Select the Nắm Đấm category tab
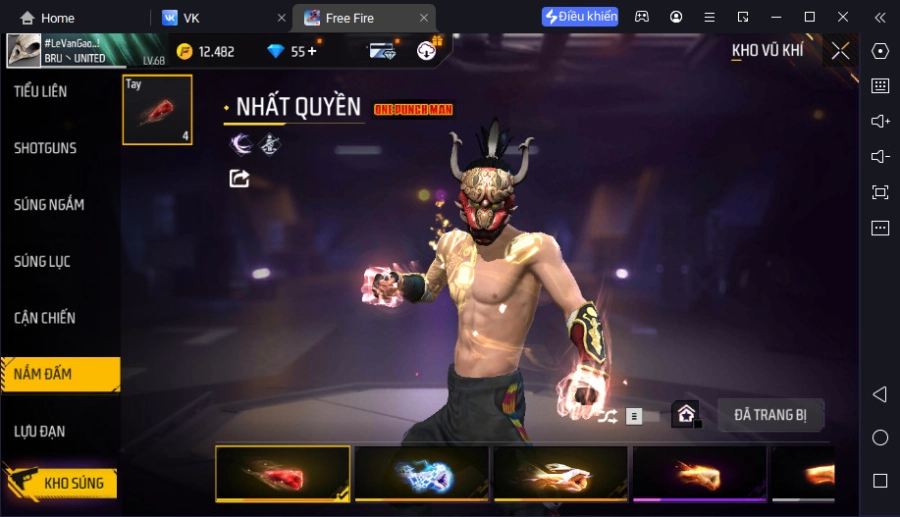 click(44, 374)
